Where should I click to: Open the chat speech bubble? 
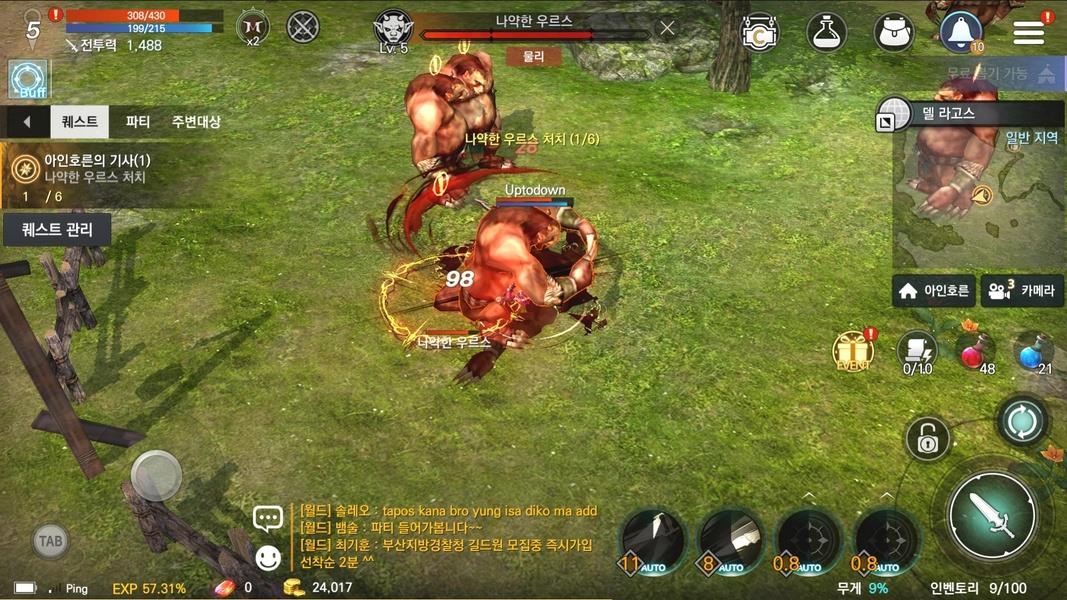[268, 517]
